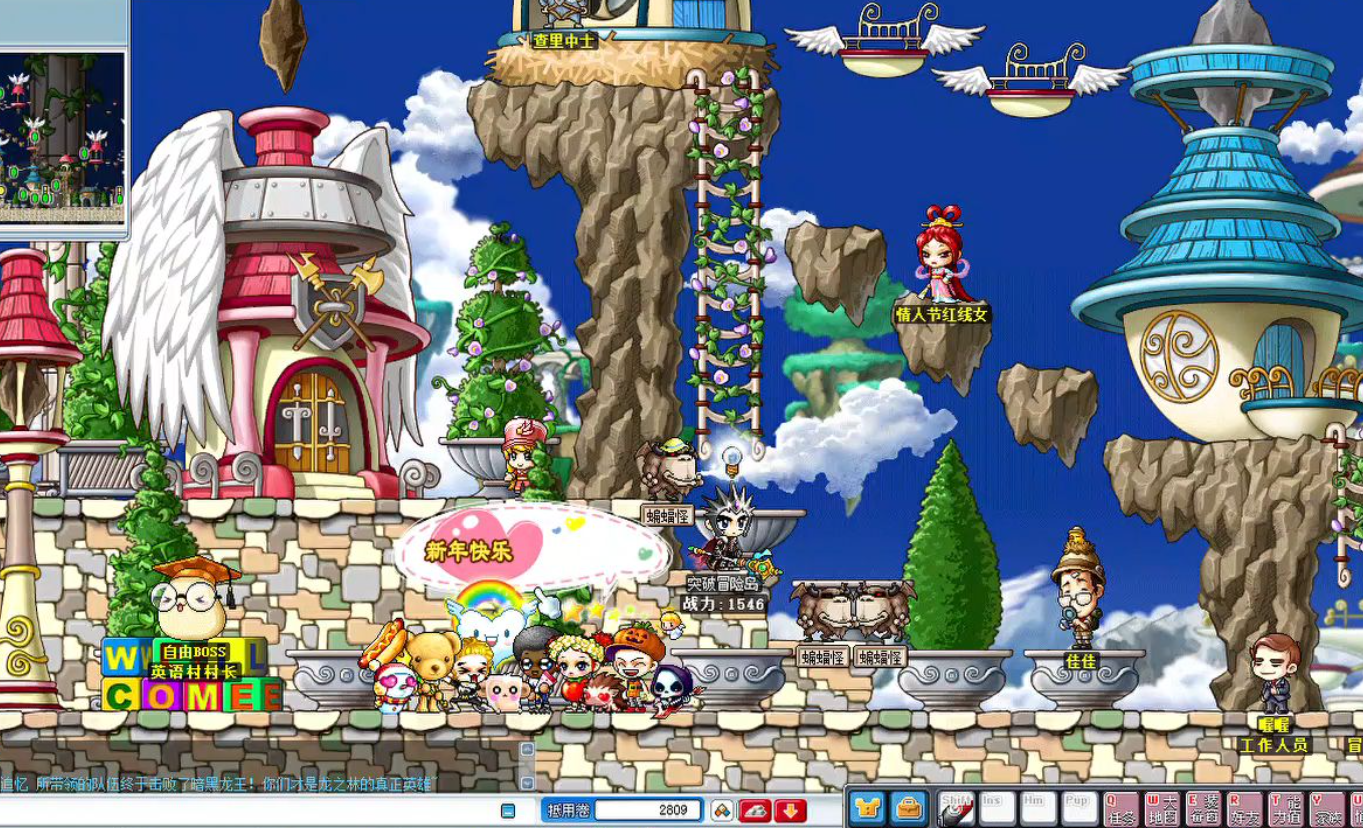
Task: Open the W 大地图 world map shortcut
Action: pyautogui.click(x=1162, y=809)
